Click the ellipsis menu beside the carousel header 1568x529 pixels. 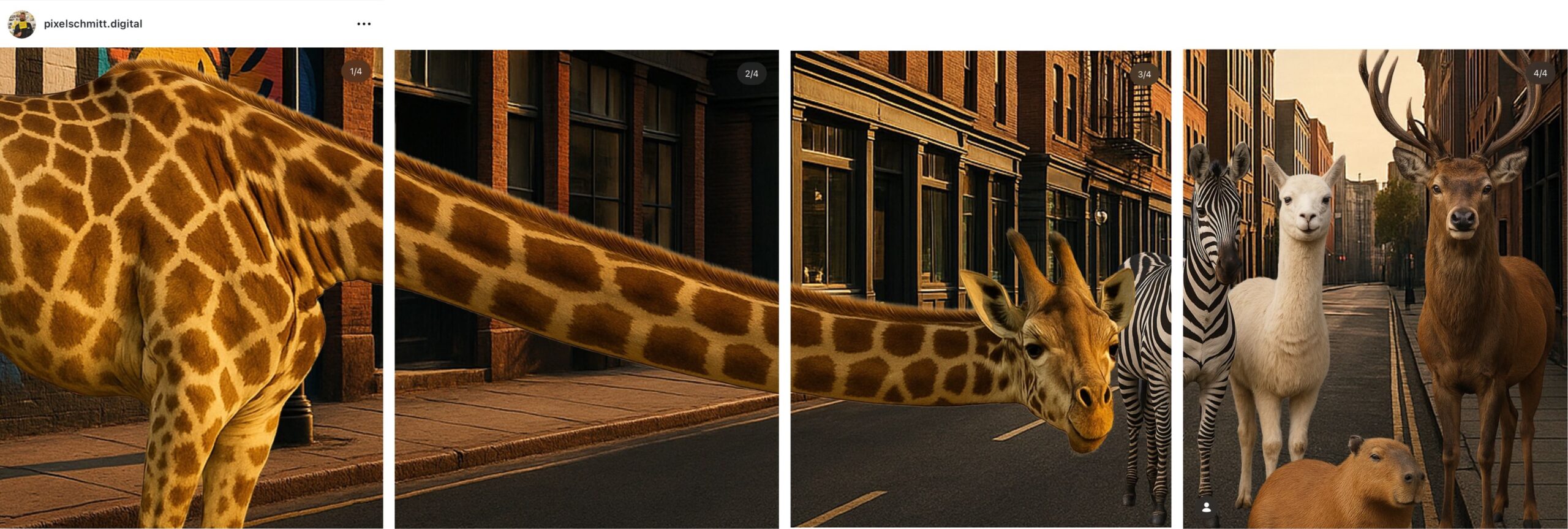[x=363, y=23]
